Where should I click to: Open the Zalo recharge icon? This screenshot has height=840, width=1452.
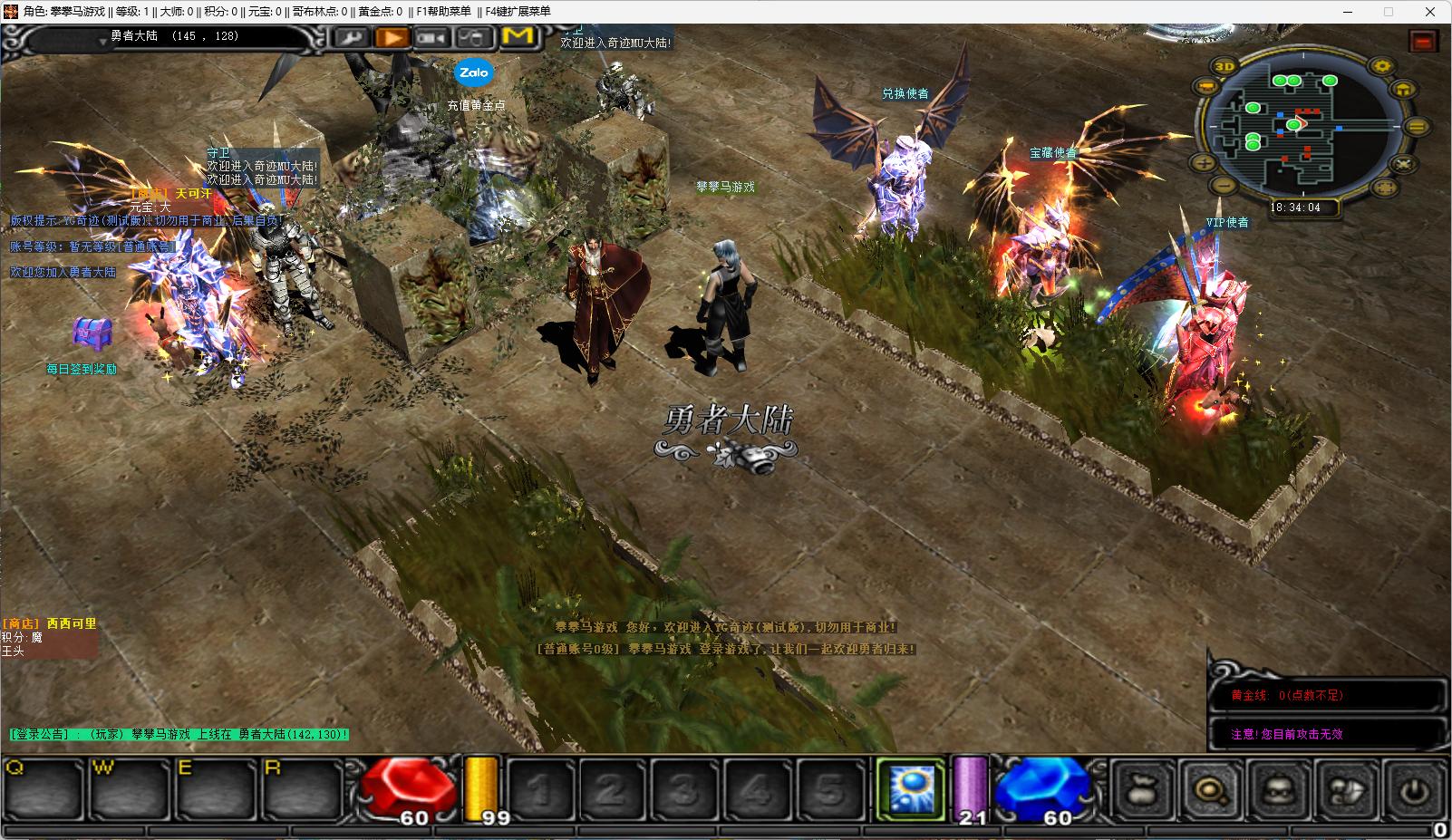[472, 72]
